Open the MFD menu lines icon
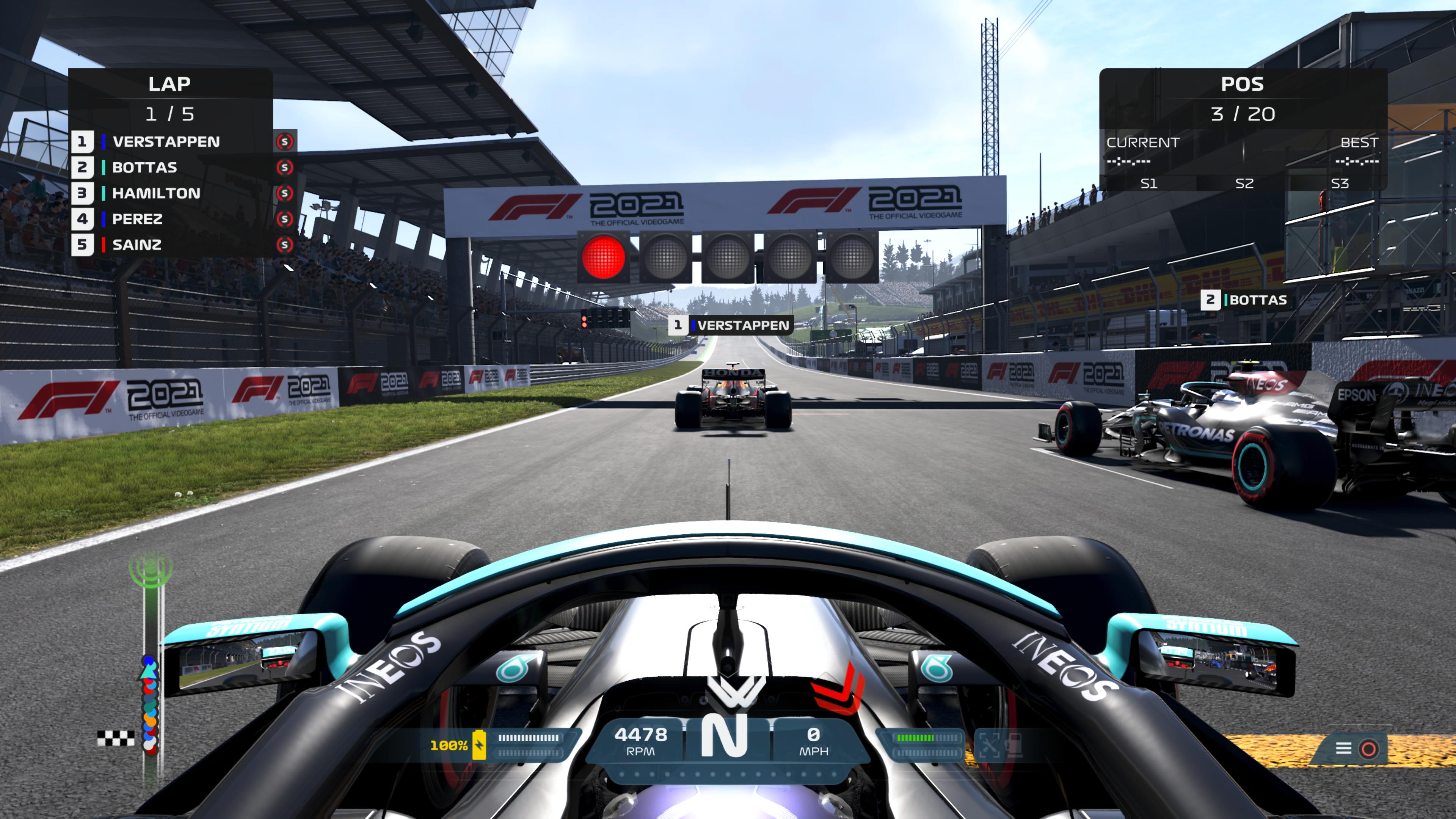 click(x=1343, y=748)
